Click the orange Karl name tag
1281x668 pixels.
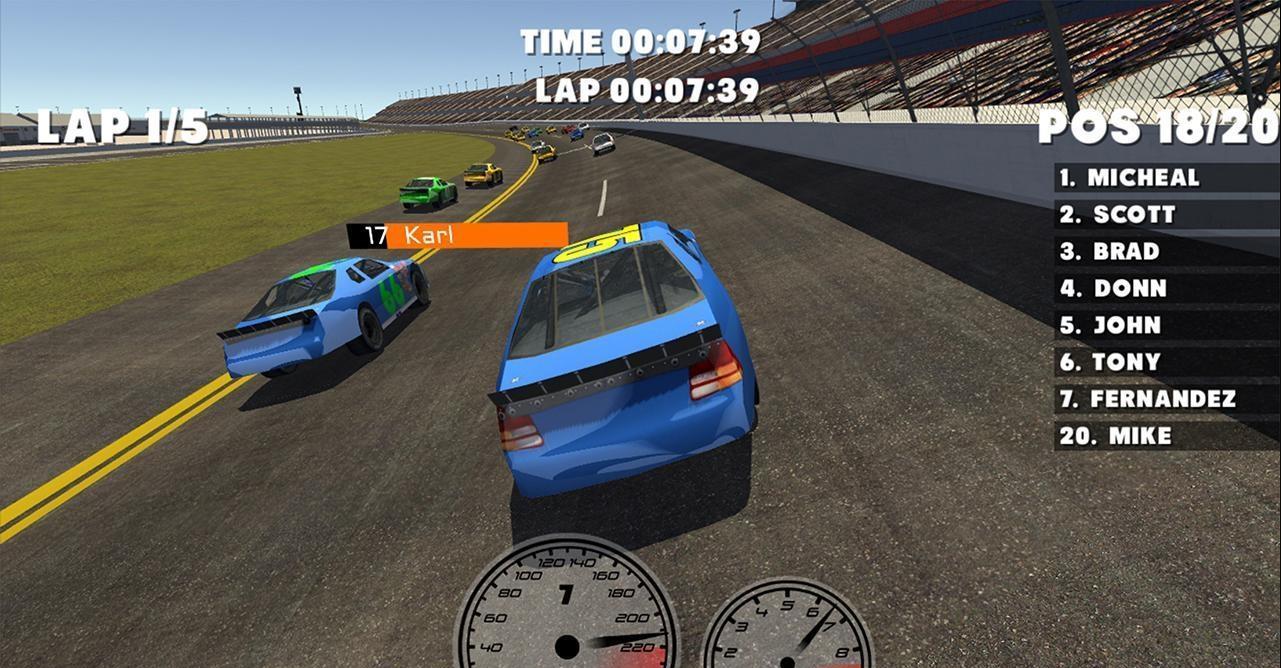[476, 236]
